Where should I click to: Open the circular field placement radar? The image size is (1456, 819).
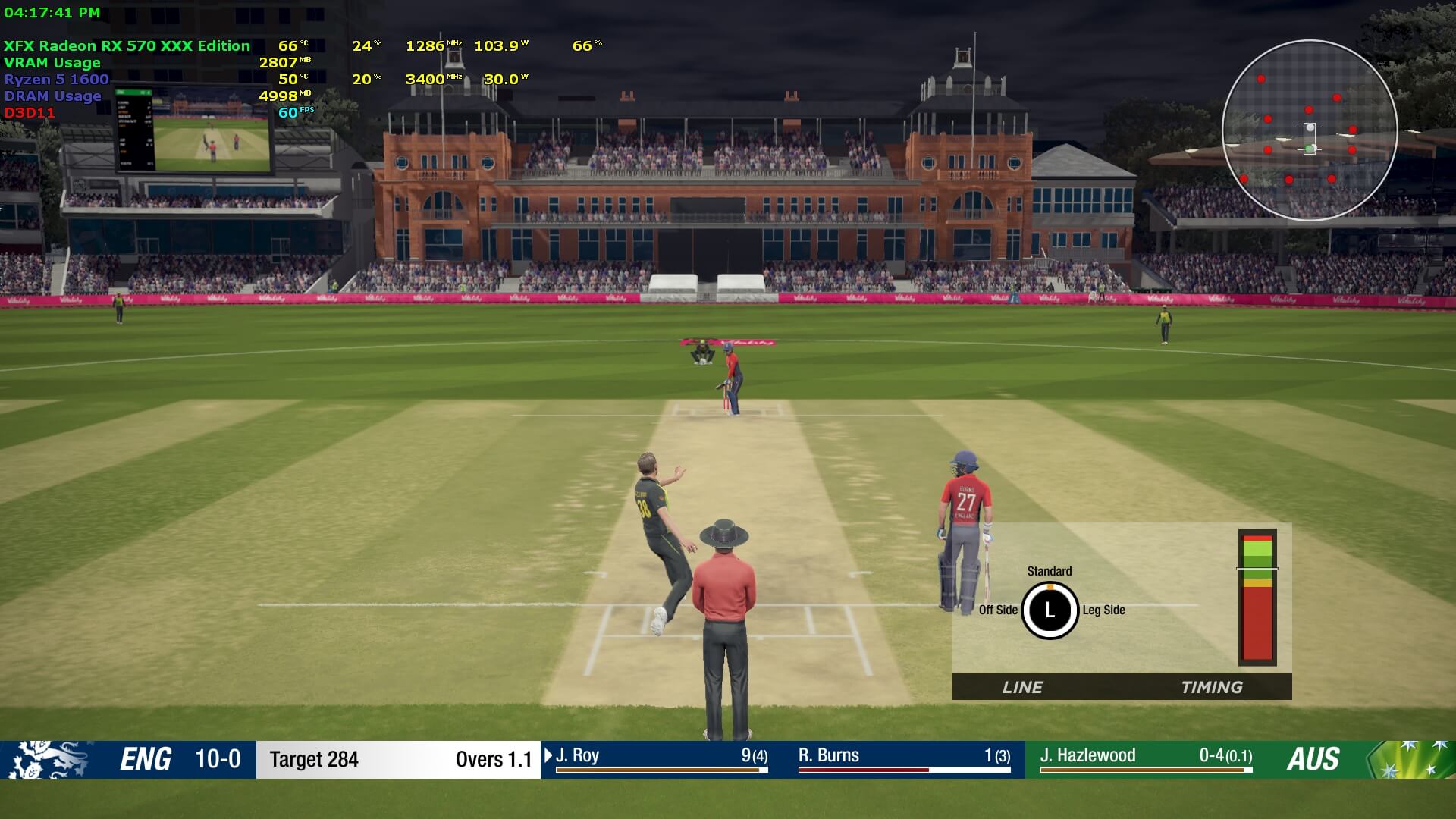pyautogui.click(x=1310, y=130)
